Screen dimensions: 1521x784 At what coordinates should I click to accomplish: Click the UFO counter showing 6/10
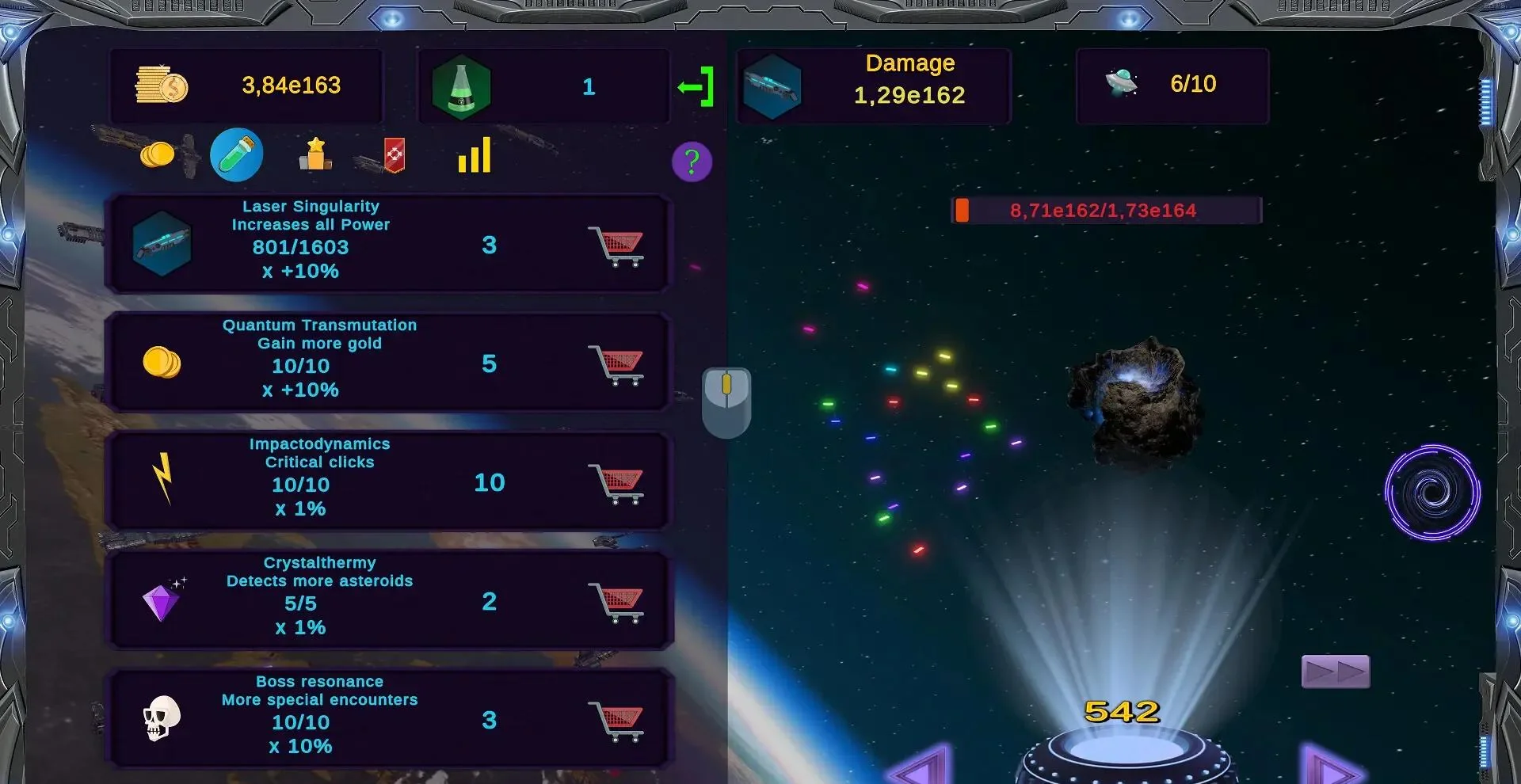coord(1172,86)
